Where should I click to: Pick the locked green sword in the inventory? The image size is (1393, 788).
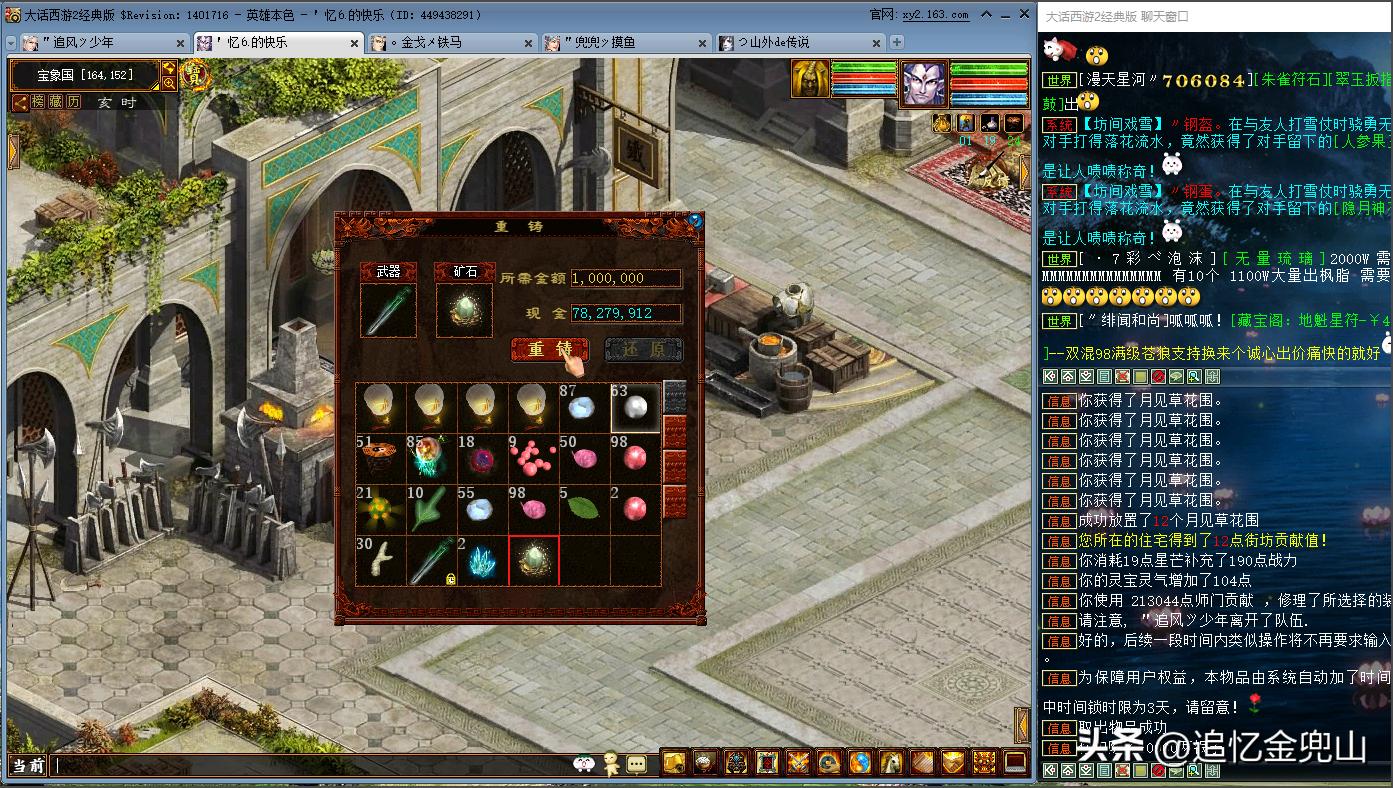(x=432, y=561)
